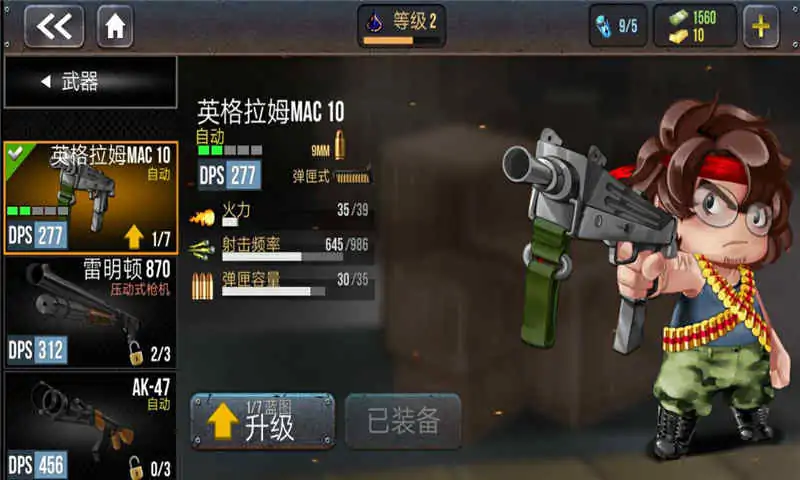Open the 武器 weapons category header
800x480 pixels.
click(x=89, y=82)
